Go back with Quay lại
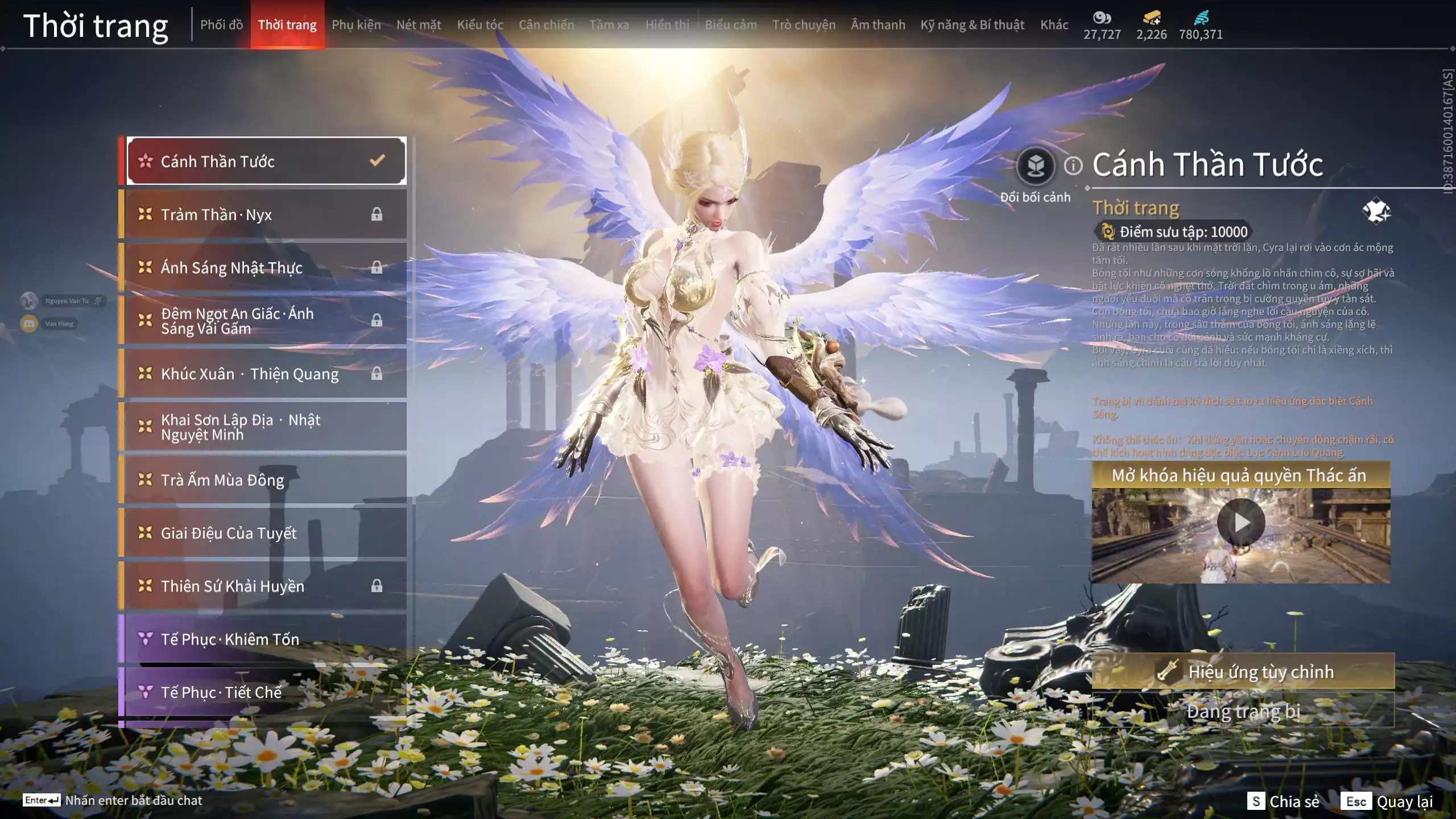This screenshot has height=819, width=1456. tap(1387, 801)
